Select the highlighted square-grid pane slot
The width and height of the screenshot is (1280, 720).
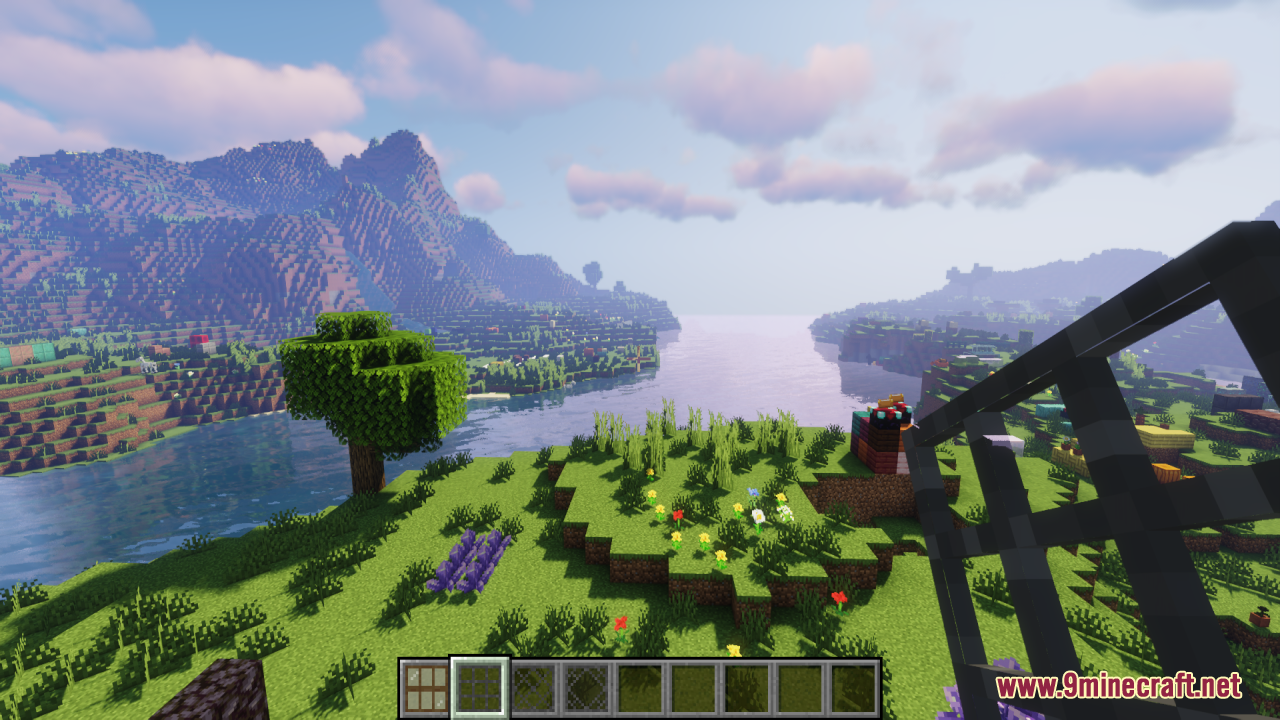(479, 688)
